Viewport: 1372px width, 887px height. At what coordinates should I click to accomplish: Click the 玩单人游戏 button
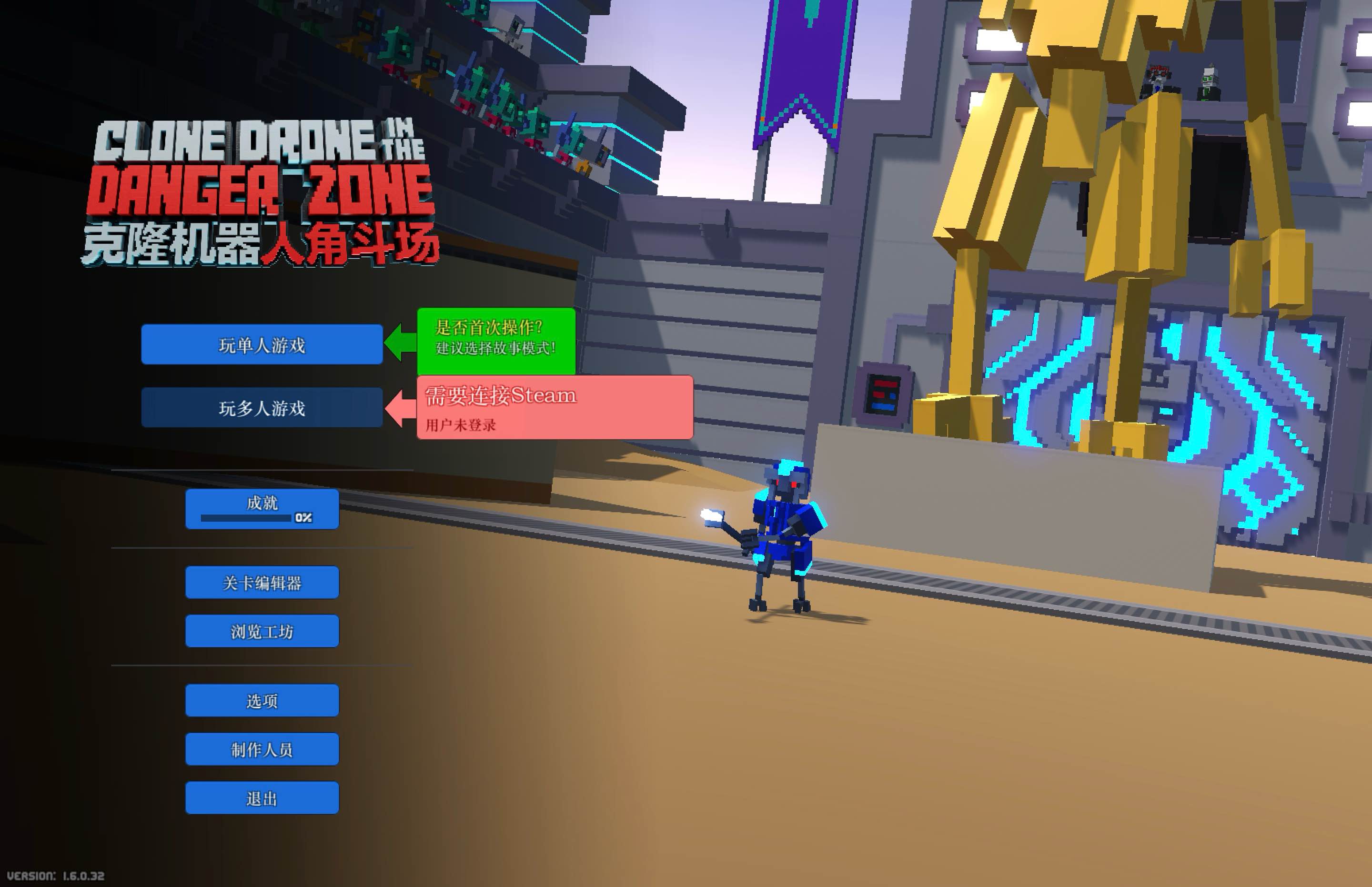[262, 344]
